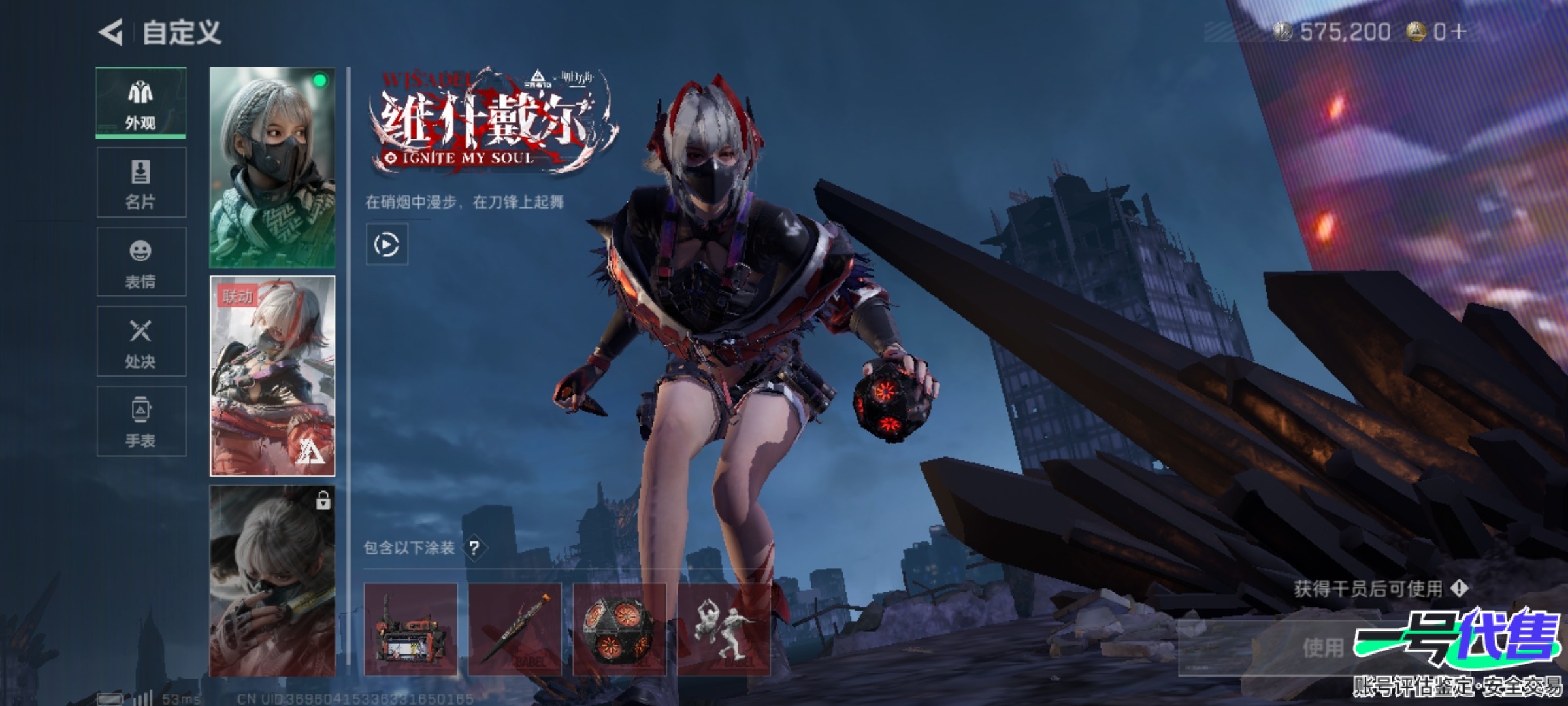Choose the equipped green-jacket skin thumbnail
The image size is (1568, 706).
272,167
